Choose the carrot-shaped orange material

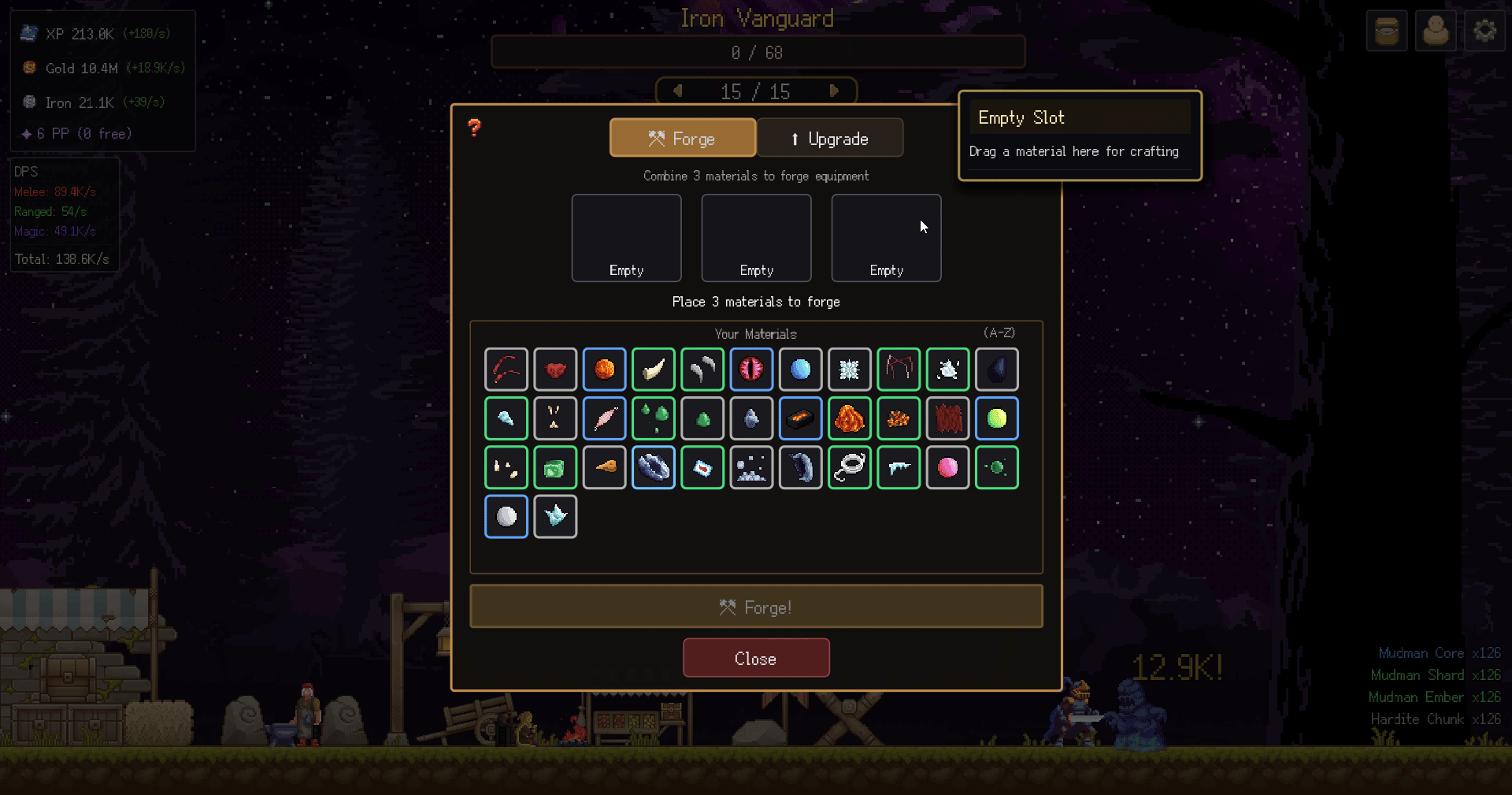coord(605,468)
